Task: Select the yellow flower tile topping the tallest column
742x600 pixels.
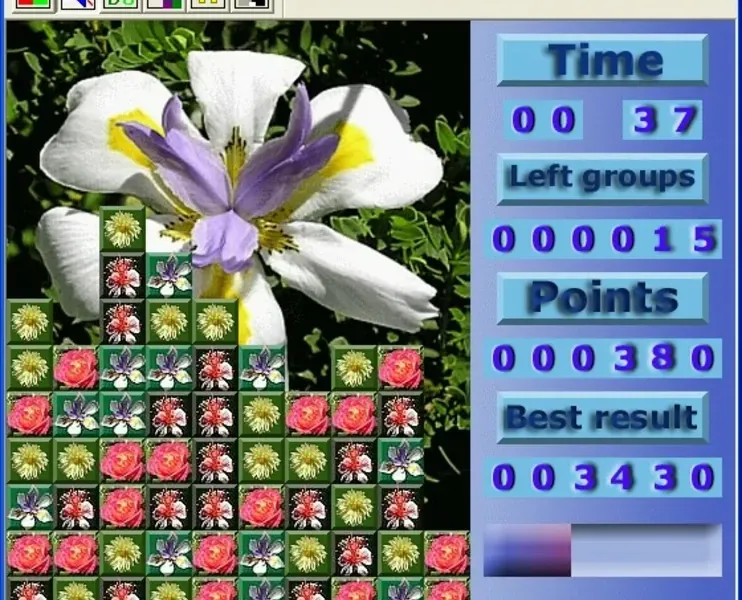Action: (x=123, y=229)
